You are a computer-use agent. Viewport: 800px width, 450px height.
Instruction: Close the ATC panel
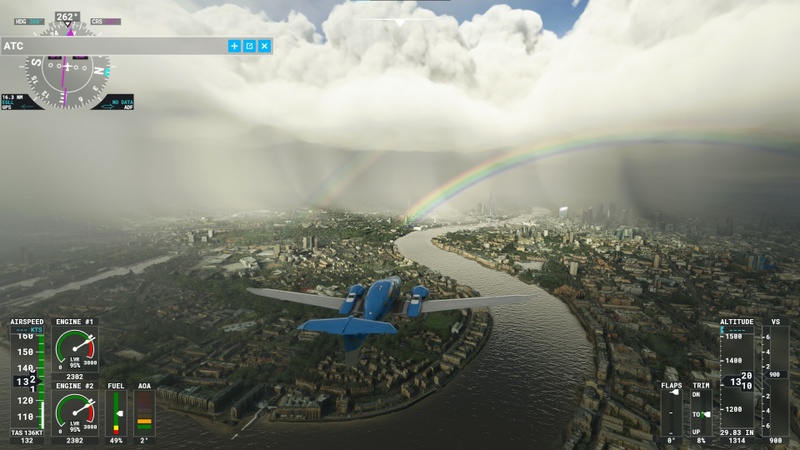[x=265, y=46]
